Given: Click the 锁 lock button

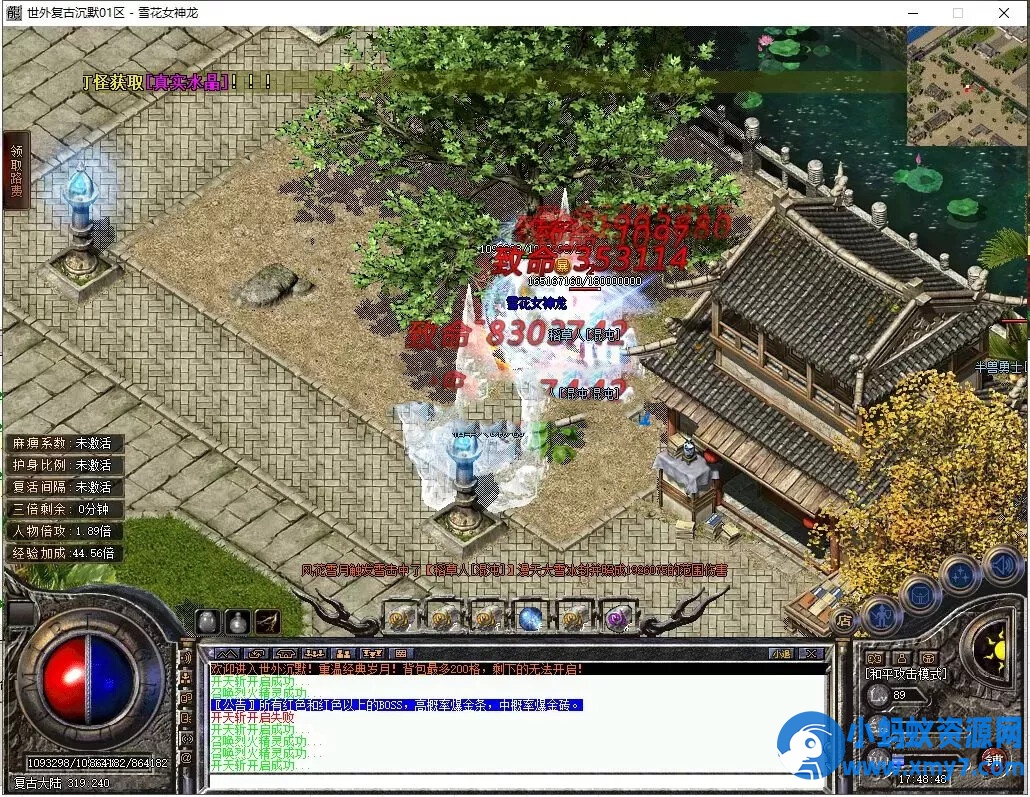Looking at the screenshot, I should point(995,758).
